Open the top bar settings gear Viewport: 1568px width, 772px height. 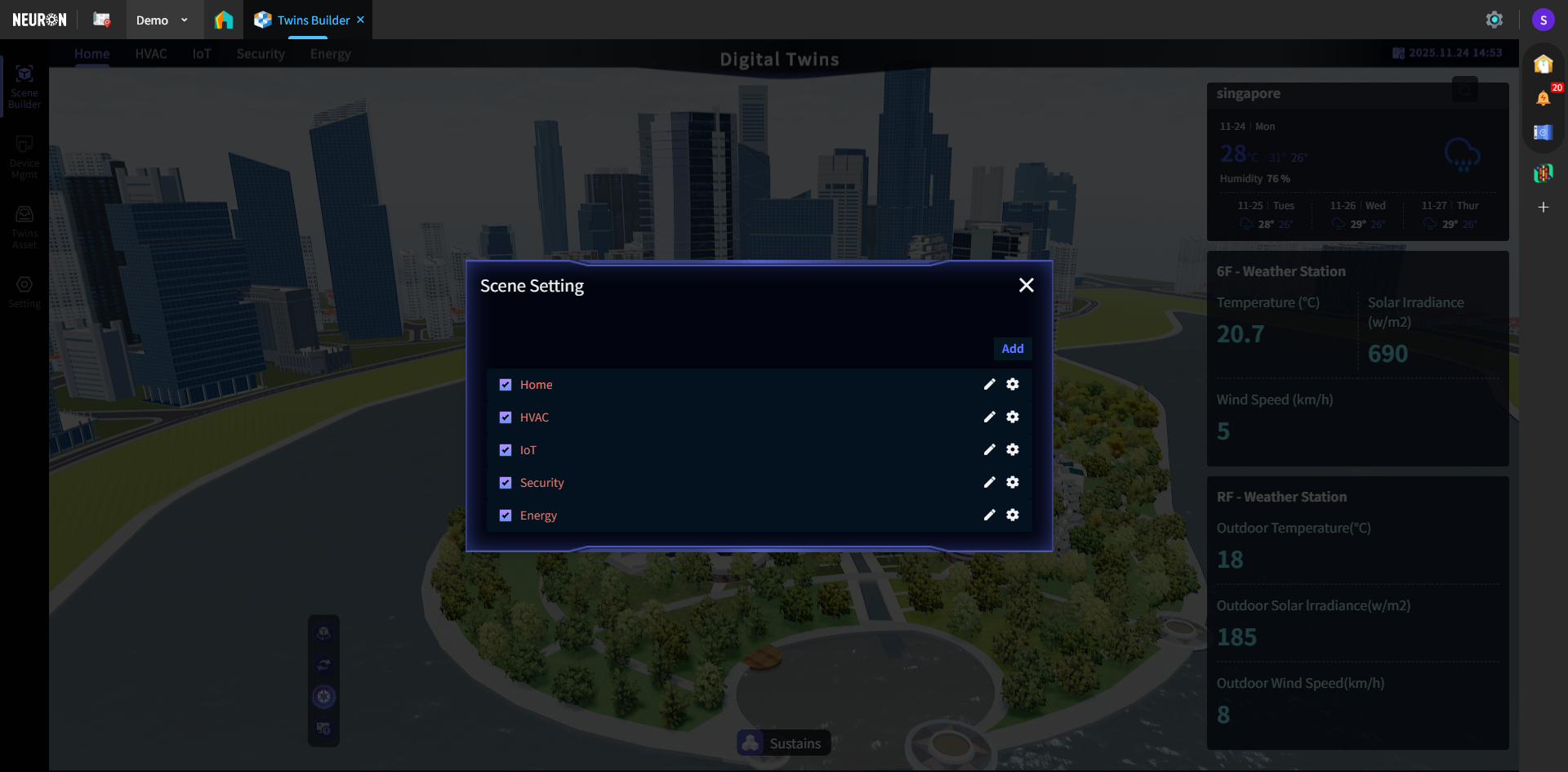pyautogui.click(x=1494, y=20)
